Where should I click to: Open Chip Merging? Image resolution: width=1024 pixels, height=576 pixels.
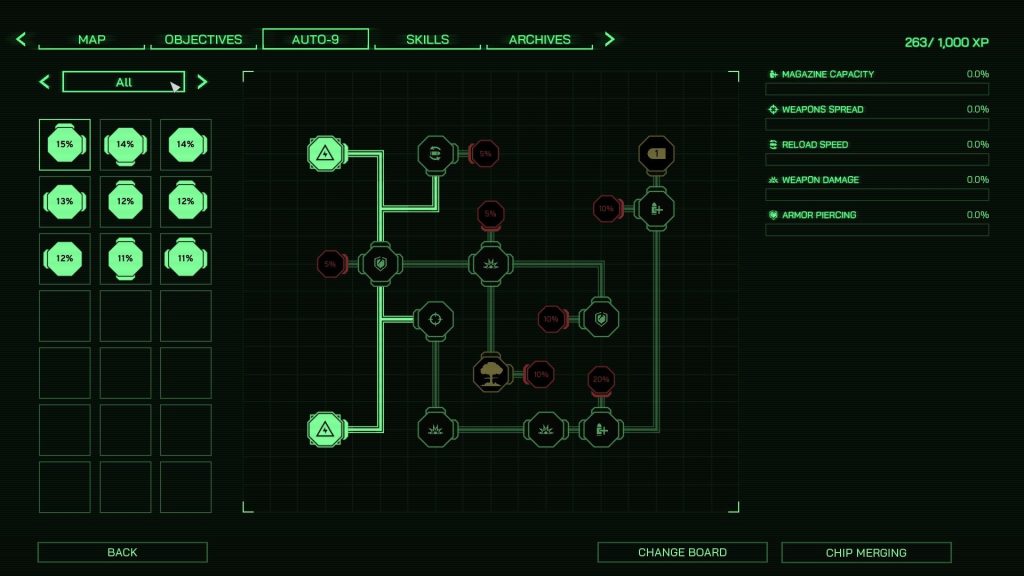866,552
